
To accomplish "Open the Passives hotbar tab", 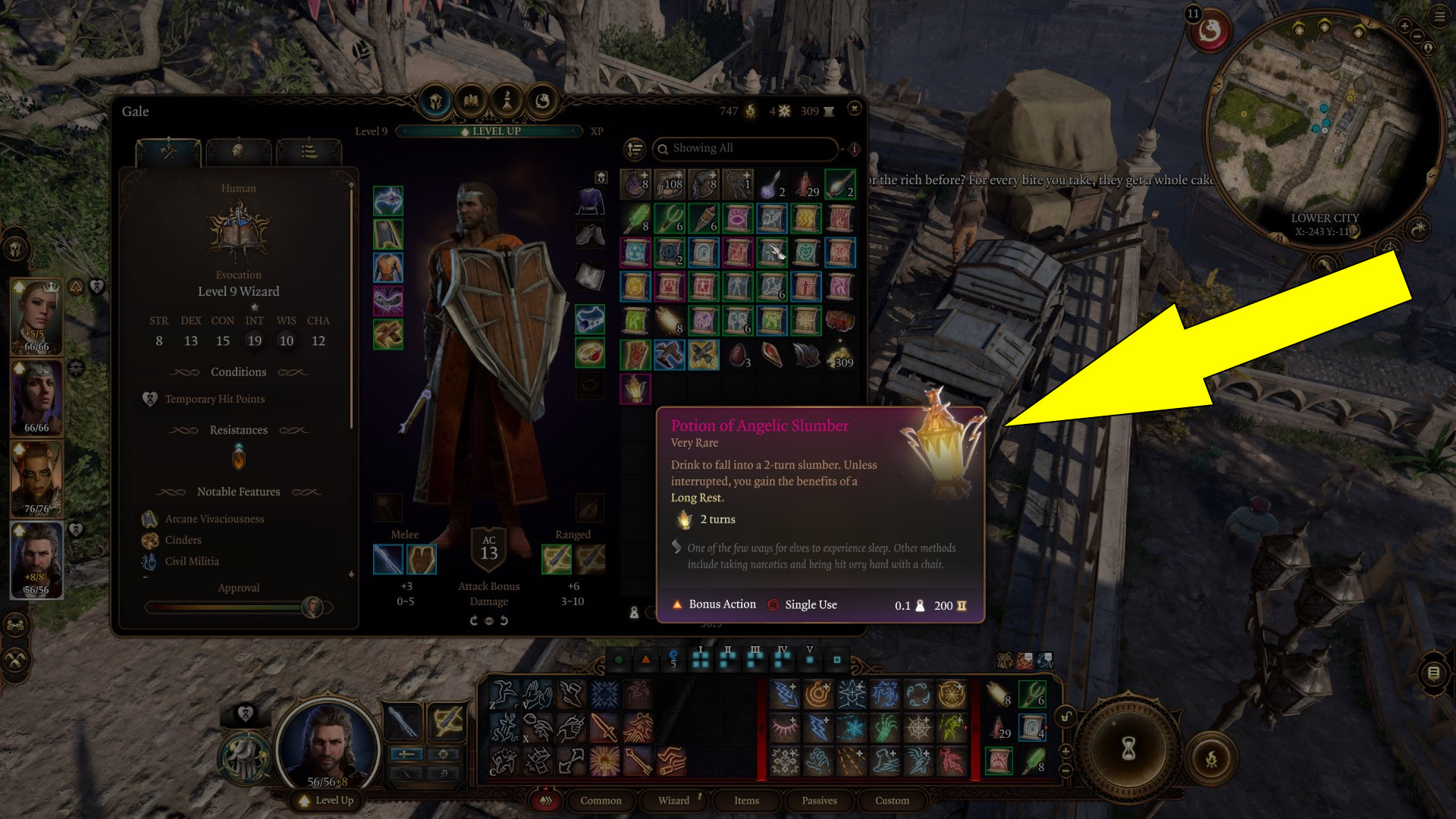I will [x=819, y=800].
